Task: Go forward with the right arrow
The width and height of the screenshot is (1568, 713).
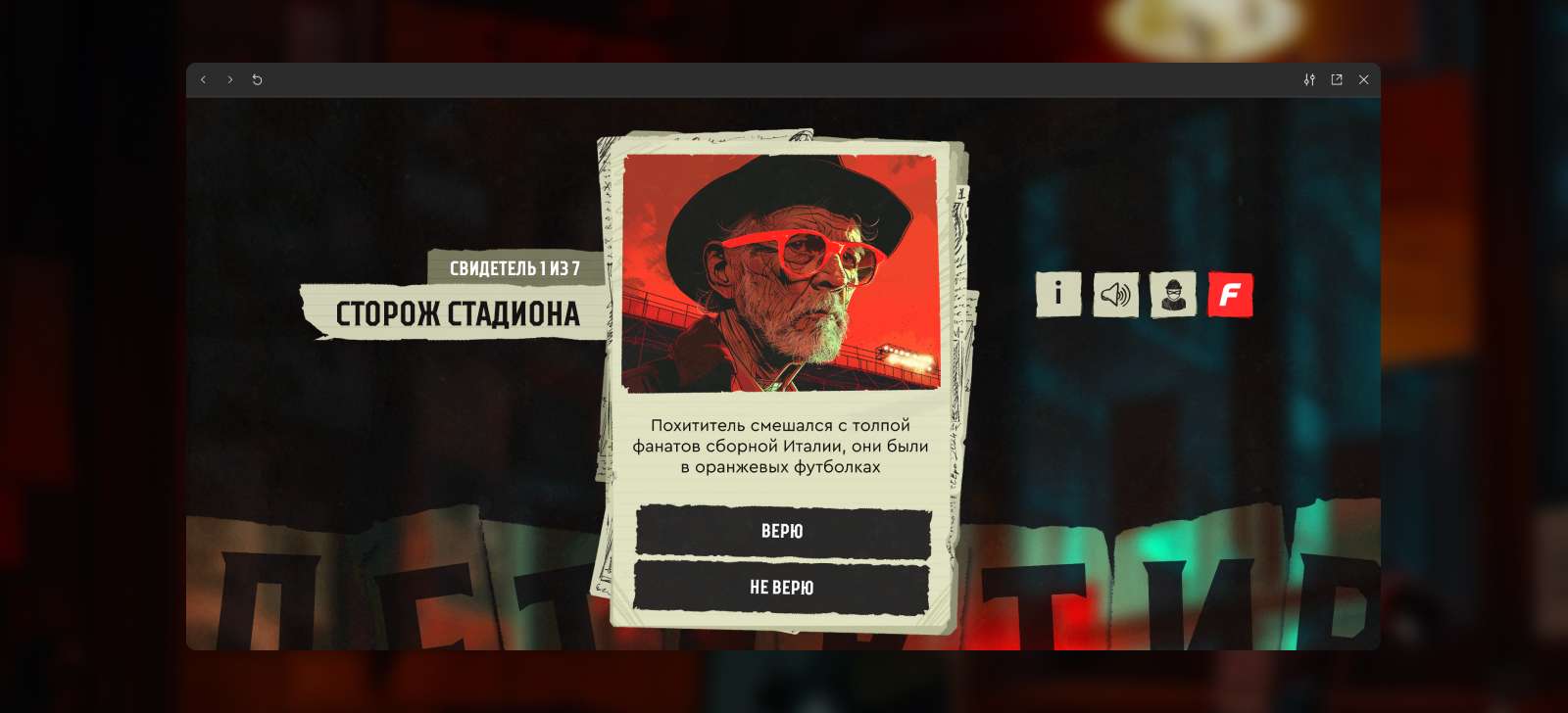Action: tap(230, 80)
